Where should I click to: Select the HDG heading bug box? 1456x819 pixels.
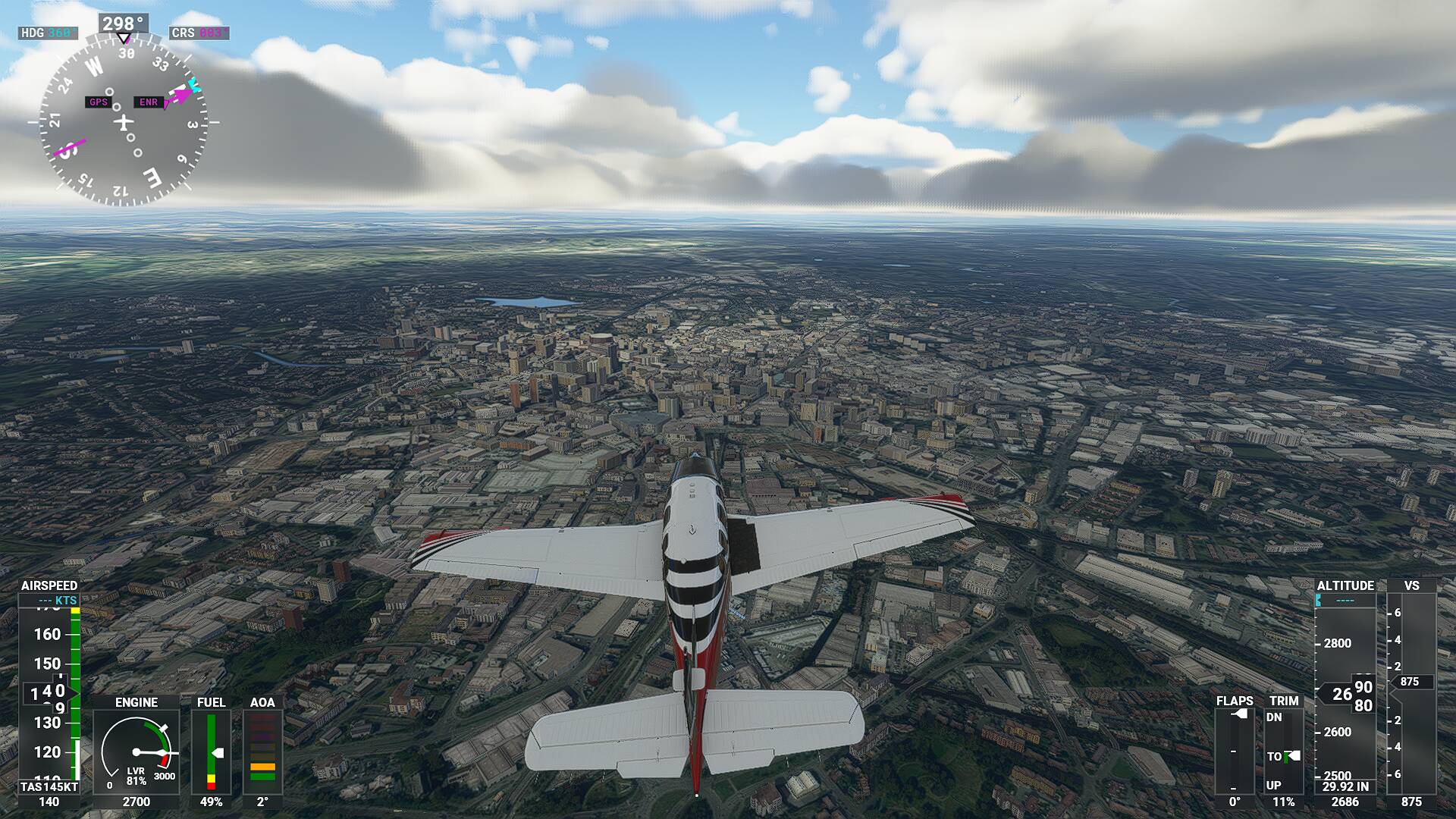coord(48,33)
